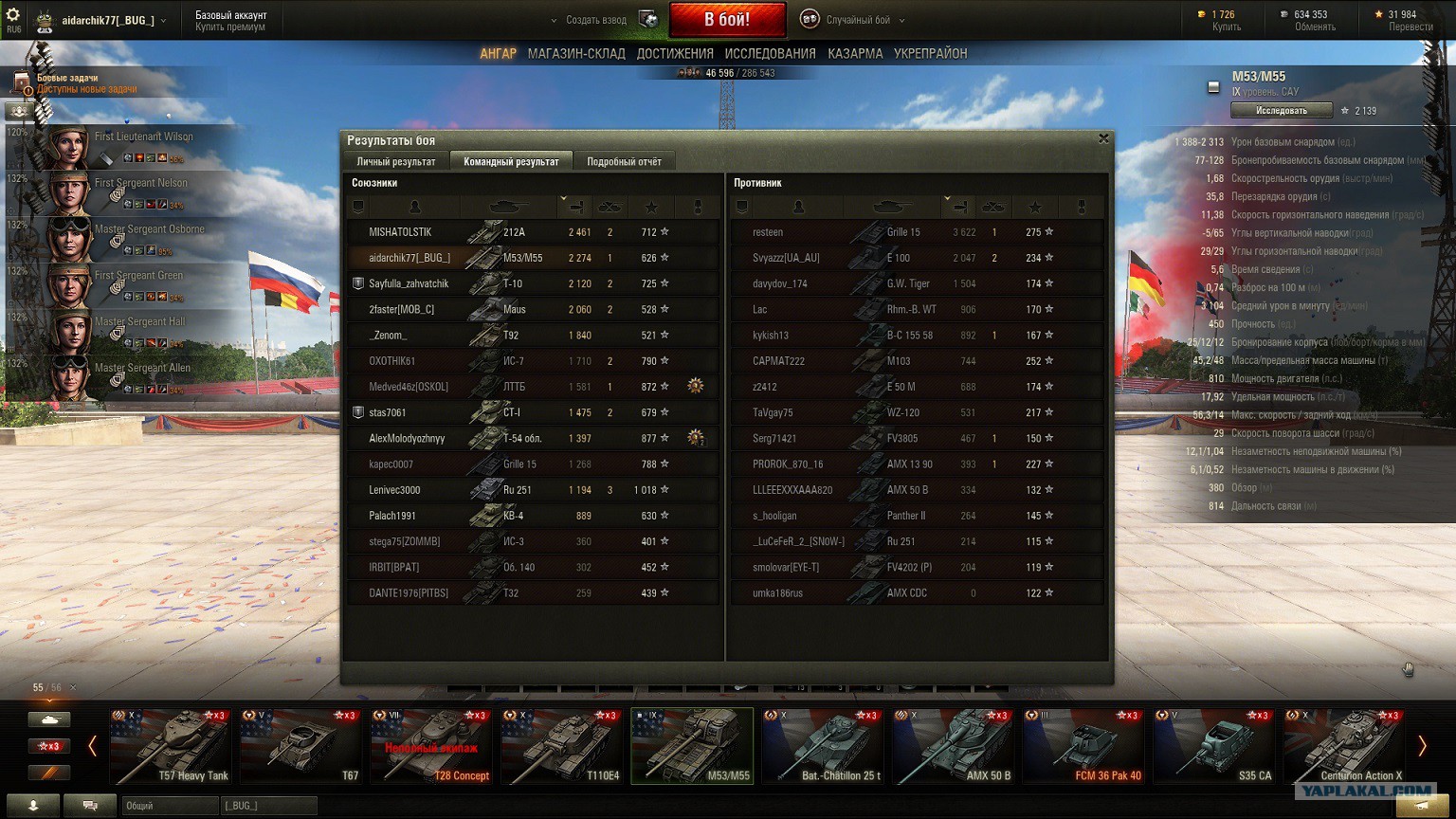
Task: Click the random battle dice icon
Action: pyautogui.click(x=808, y=19)
